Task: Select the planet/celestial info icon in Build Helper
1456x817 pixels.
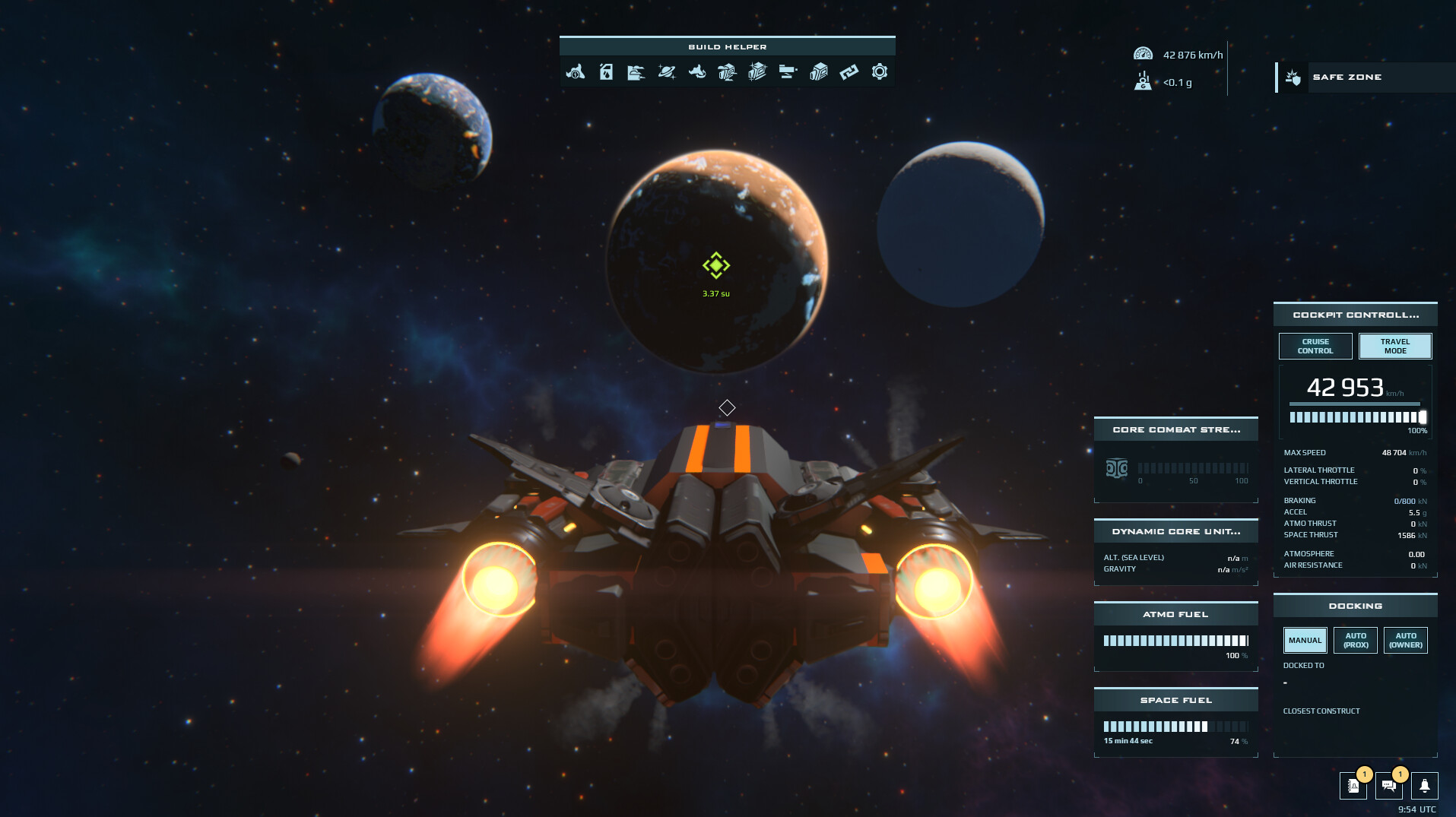Action: [667, 72]
